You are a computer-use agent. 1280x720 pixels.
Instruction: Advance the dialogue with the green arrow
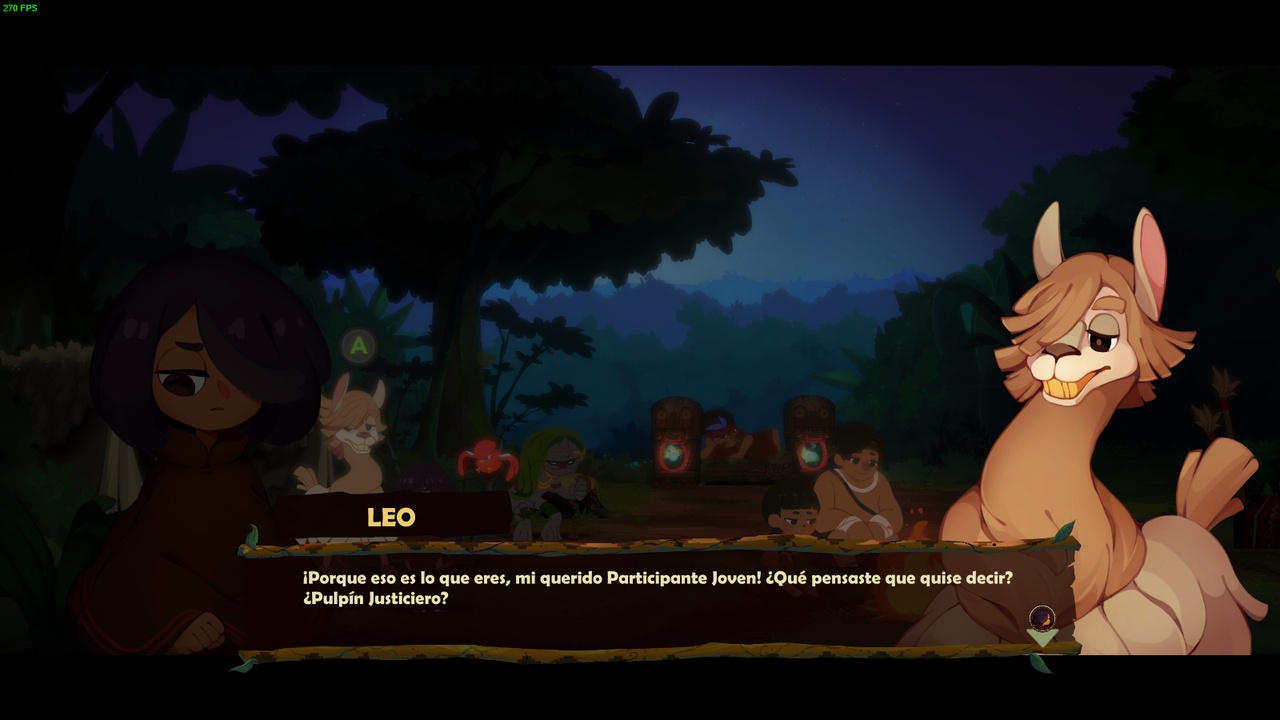[1042, 638]
